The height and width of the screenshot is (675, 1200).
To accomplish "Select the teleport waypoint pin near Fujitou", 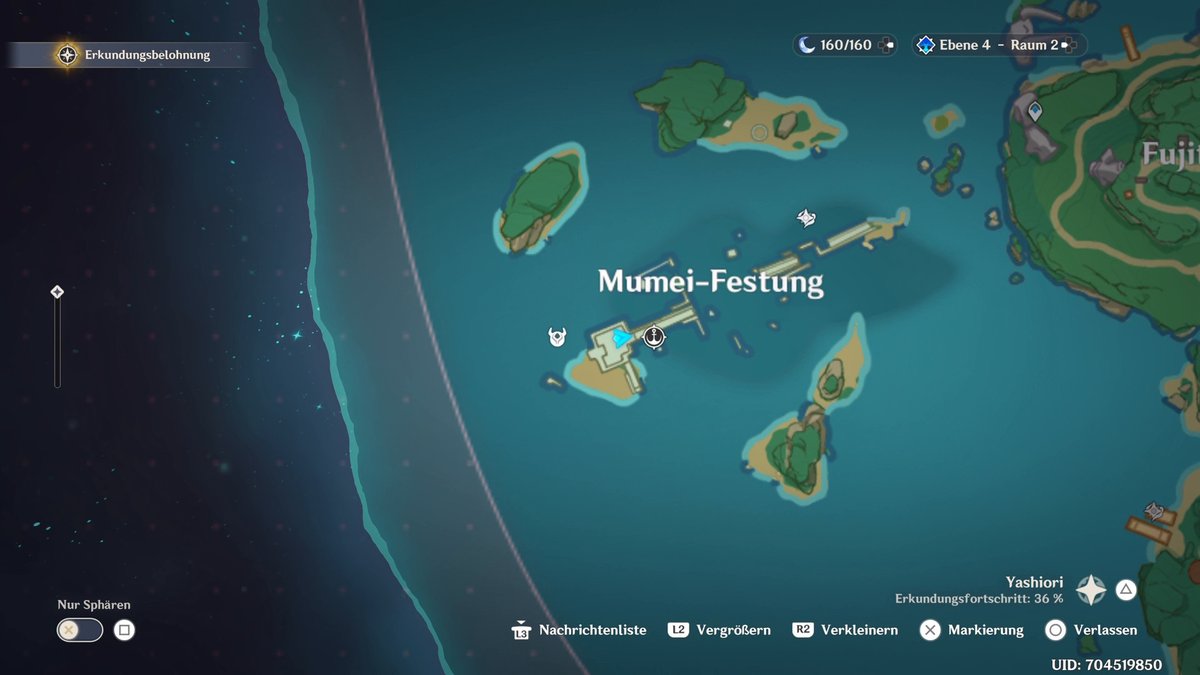I will (x=1035, y=111).
